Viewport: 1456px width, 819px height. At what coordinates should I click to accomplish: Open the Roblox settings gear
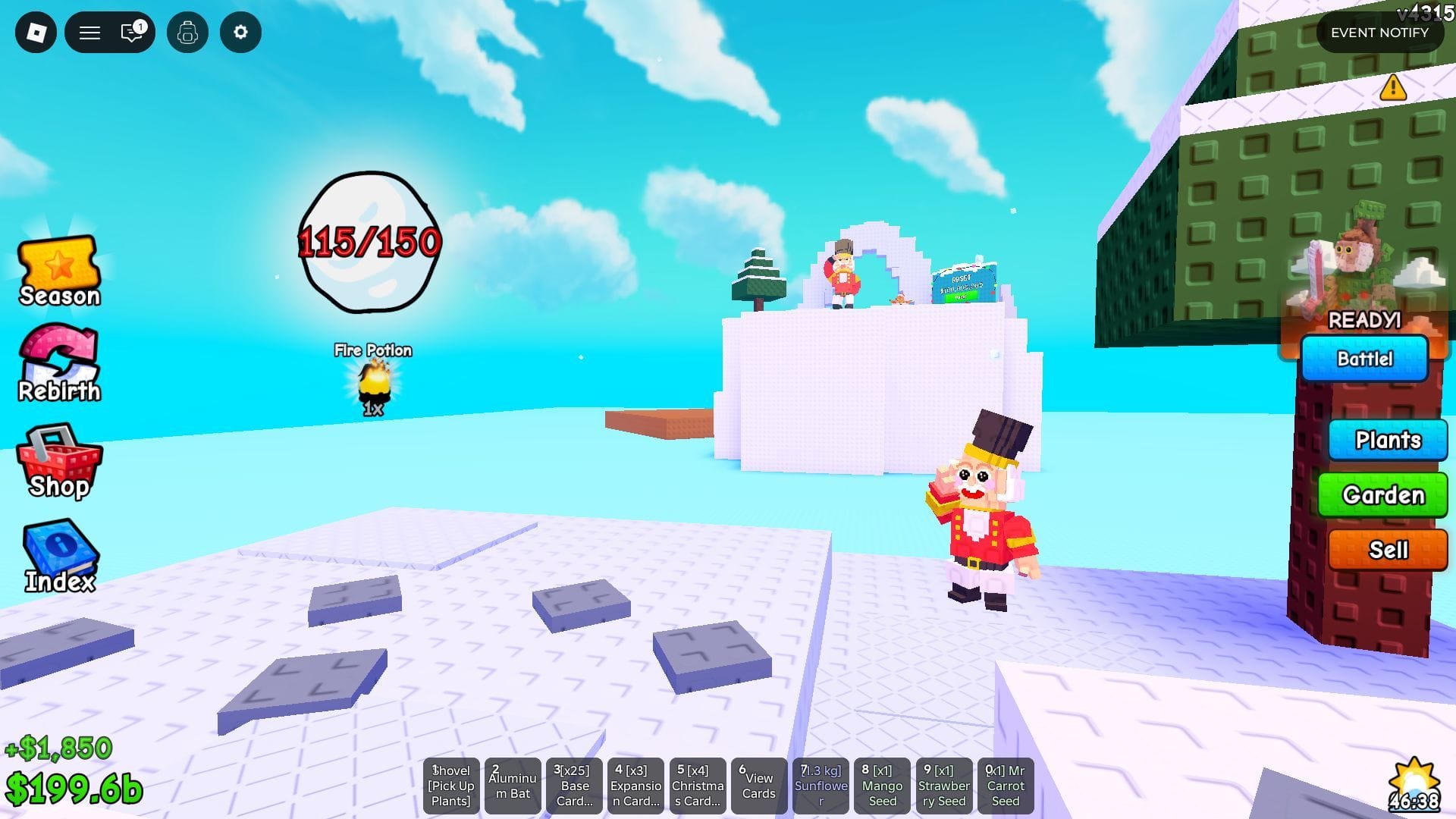[x=240, y=33]
